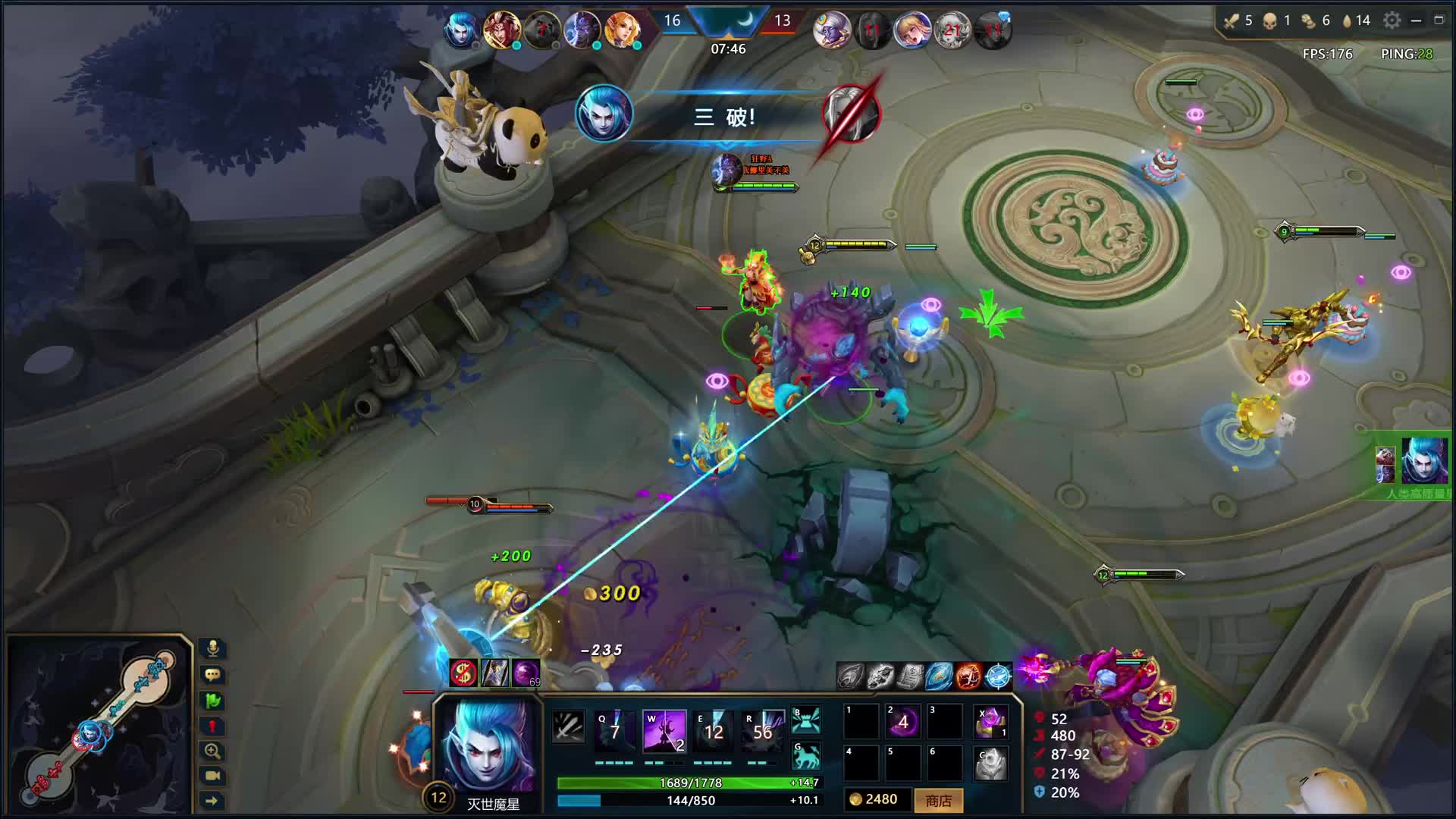Use the R ultimate ability
Image resolution: width=1456 pixels, height=819 pixels.
[x=762, y=730]
